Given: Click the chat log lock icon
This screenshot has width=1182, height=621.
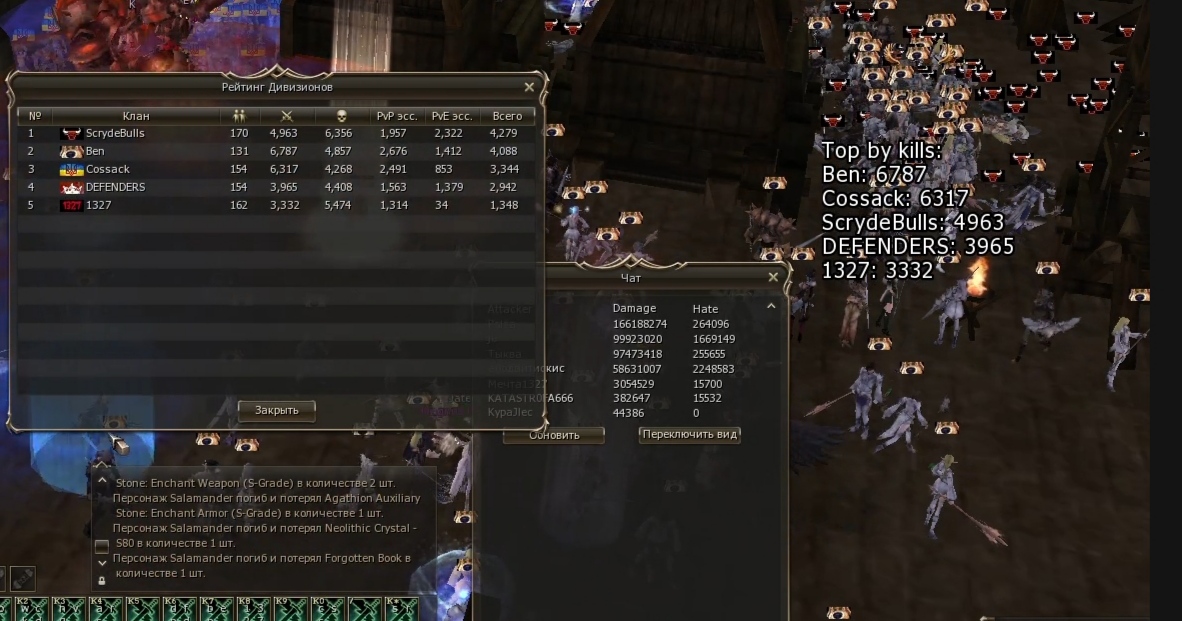Looking at the screenshot, I should pos(102,581).
